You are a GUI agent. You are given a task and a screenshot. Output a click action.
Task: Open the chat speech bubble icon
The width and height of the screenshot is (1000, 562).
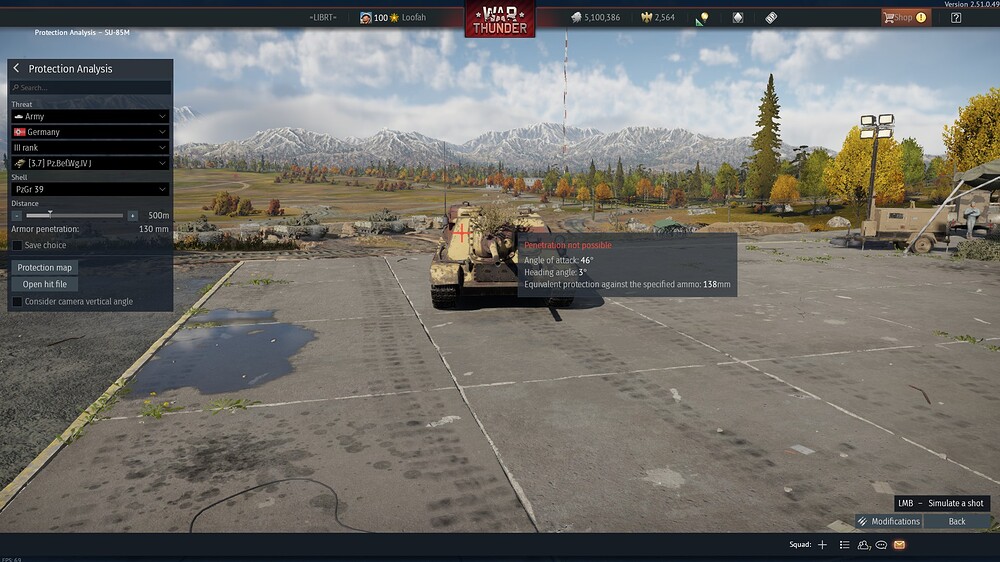pos(881,545)
